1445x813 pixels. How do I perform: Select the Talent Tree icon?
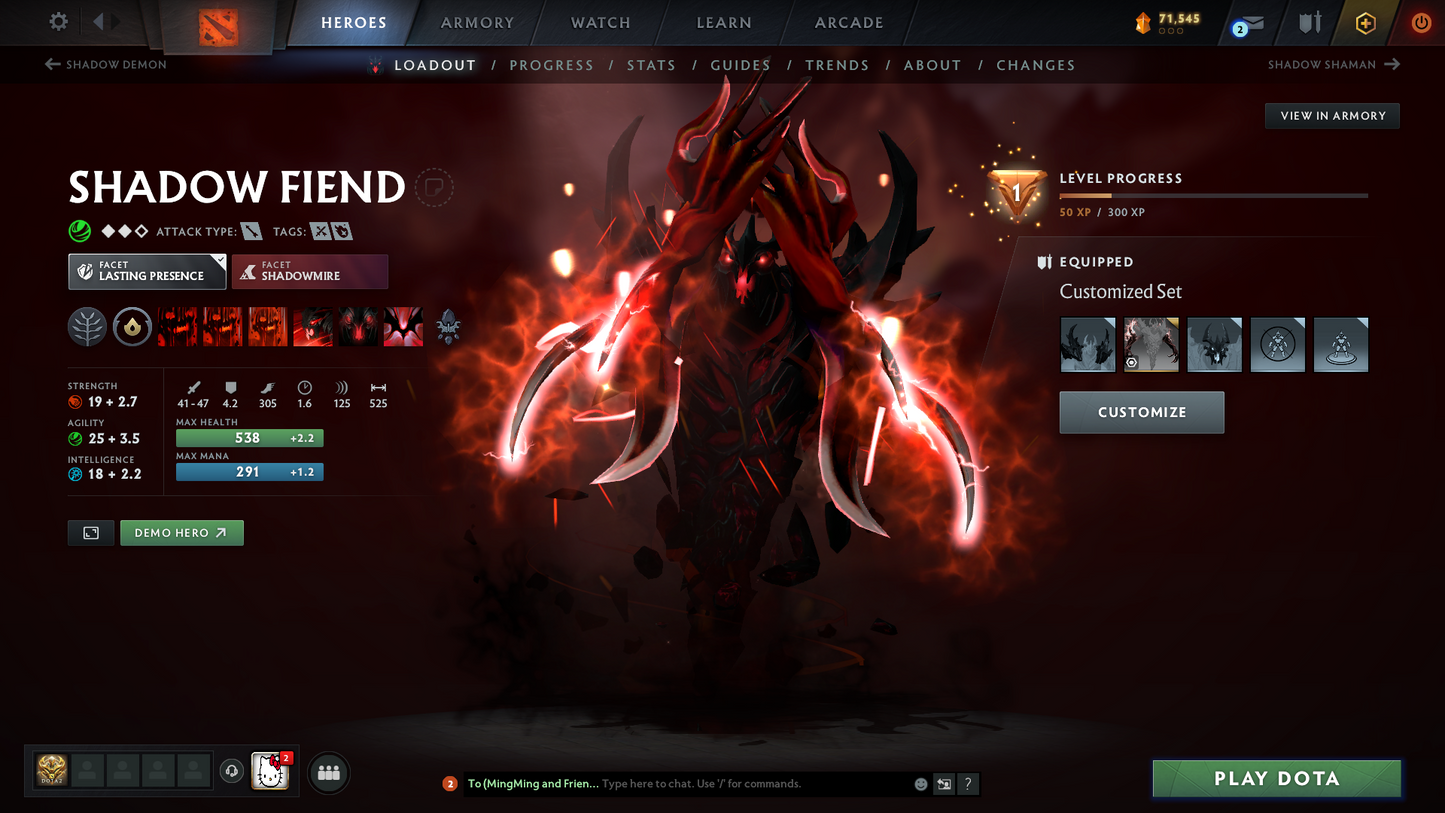(87, 326)
